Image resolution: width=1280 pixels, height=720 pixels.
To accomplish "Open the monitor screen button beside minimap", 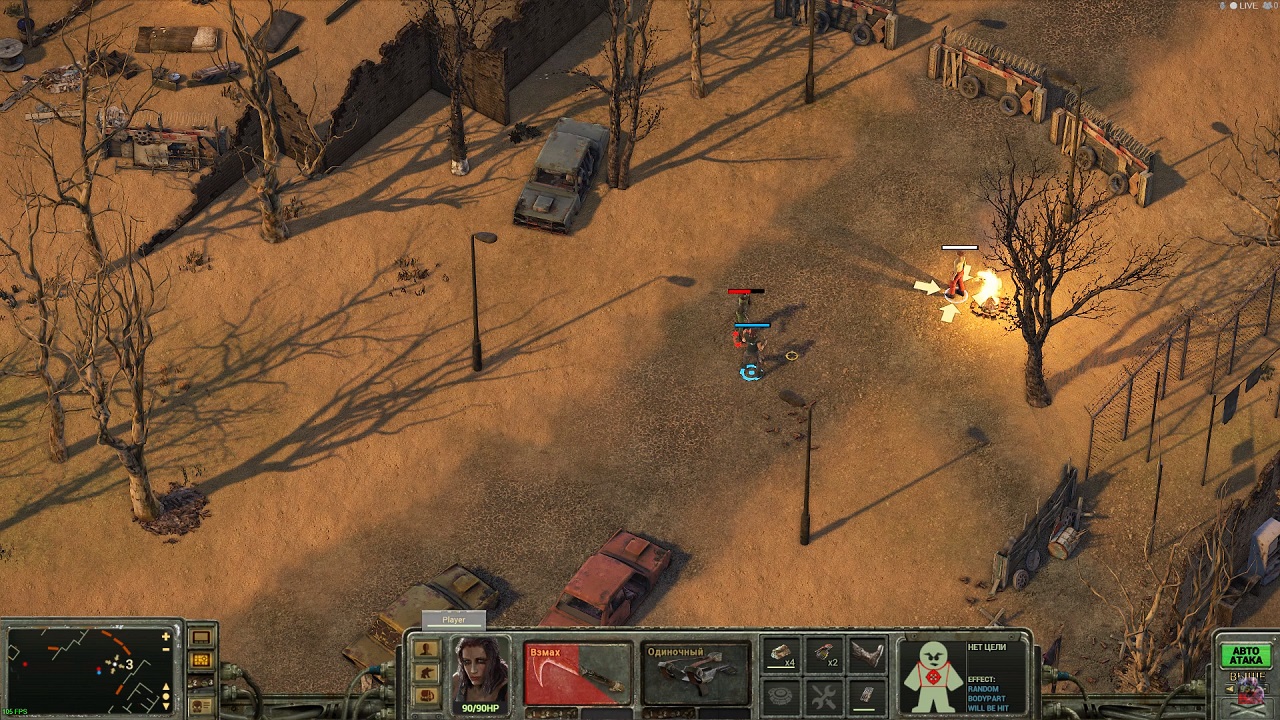I will (201, 637).
